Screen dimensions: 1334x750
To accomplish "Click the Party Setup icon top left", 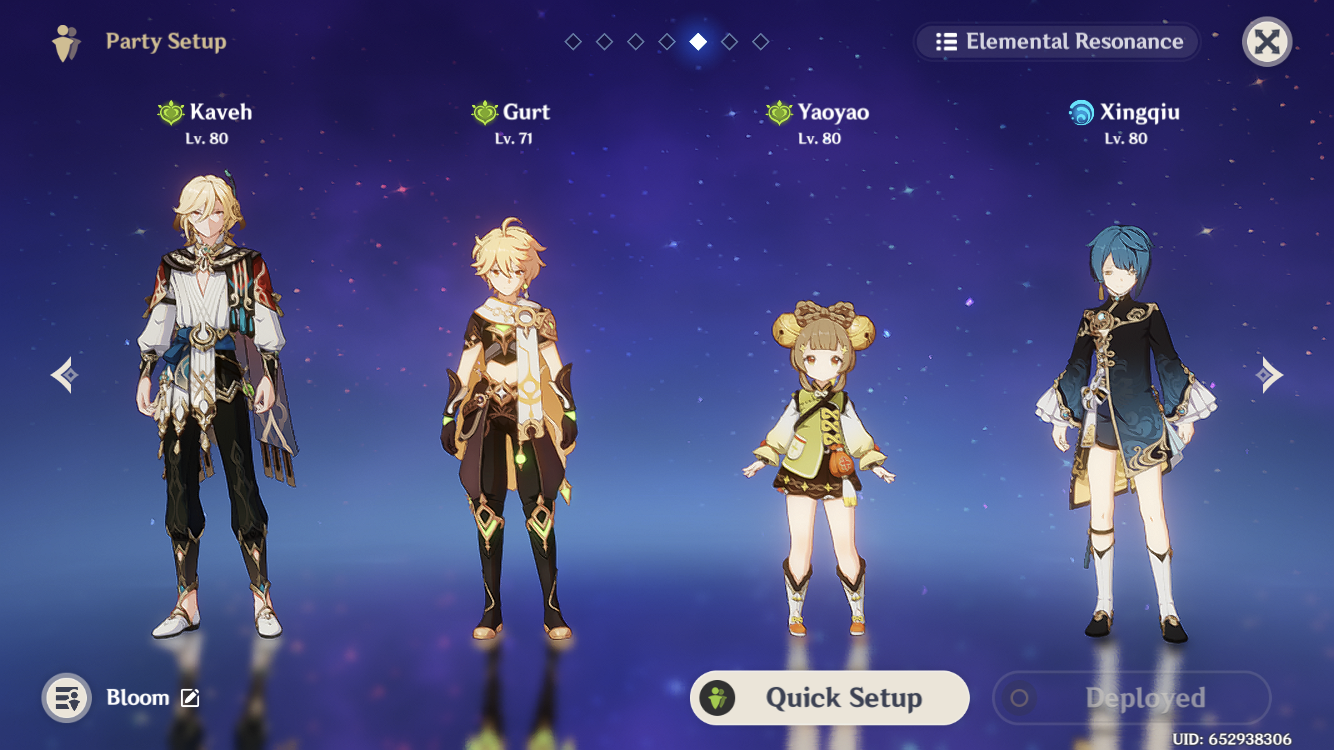I will [64, 42].
